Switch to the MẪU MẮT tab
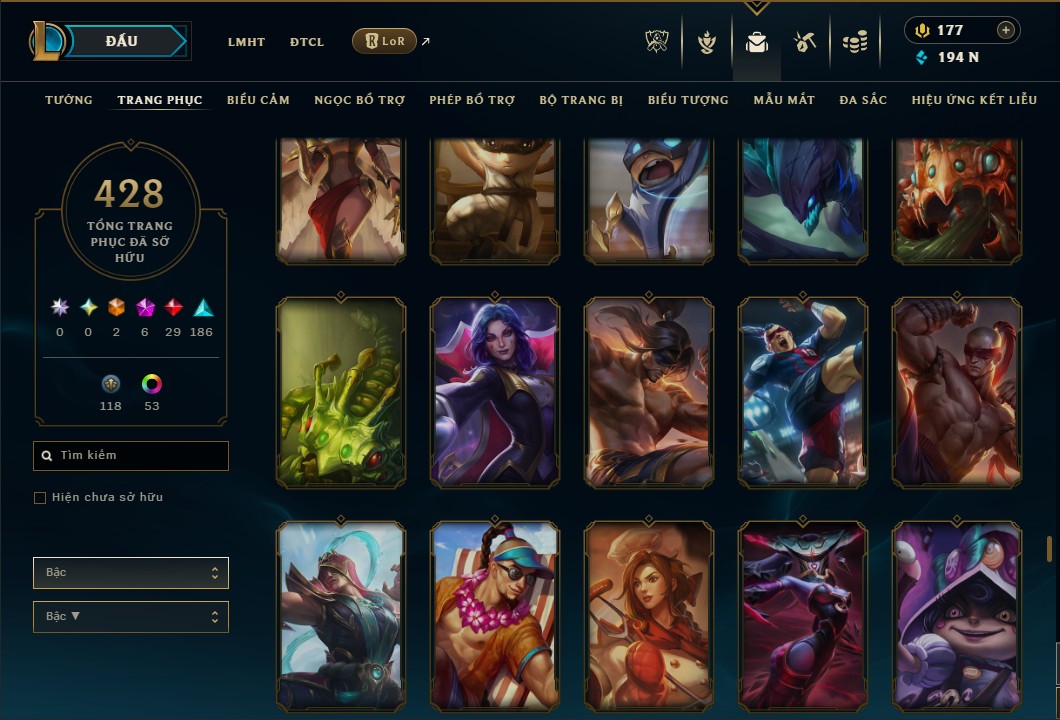 (x=784, y=100)
